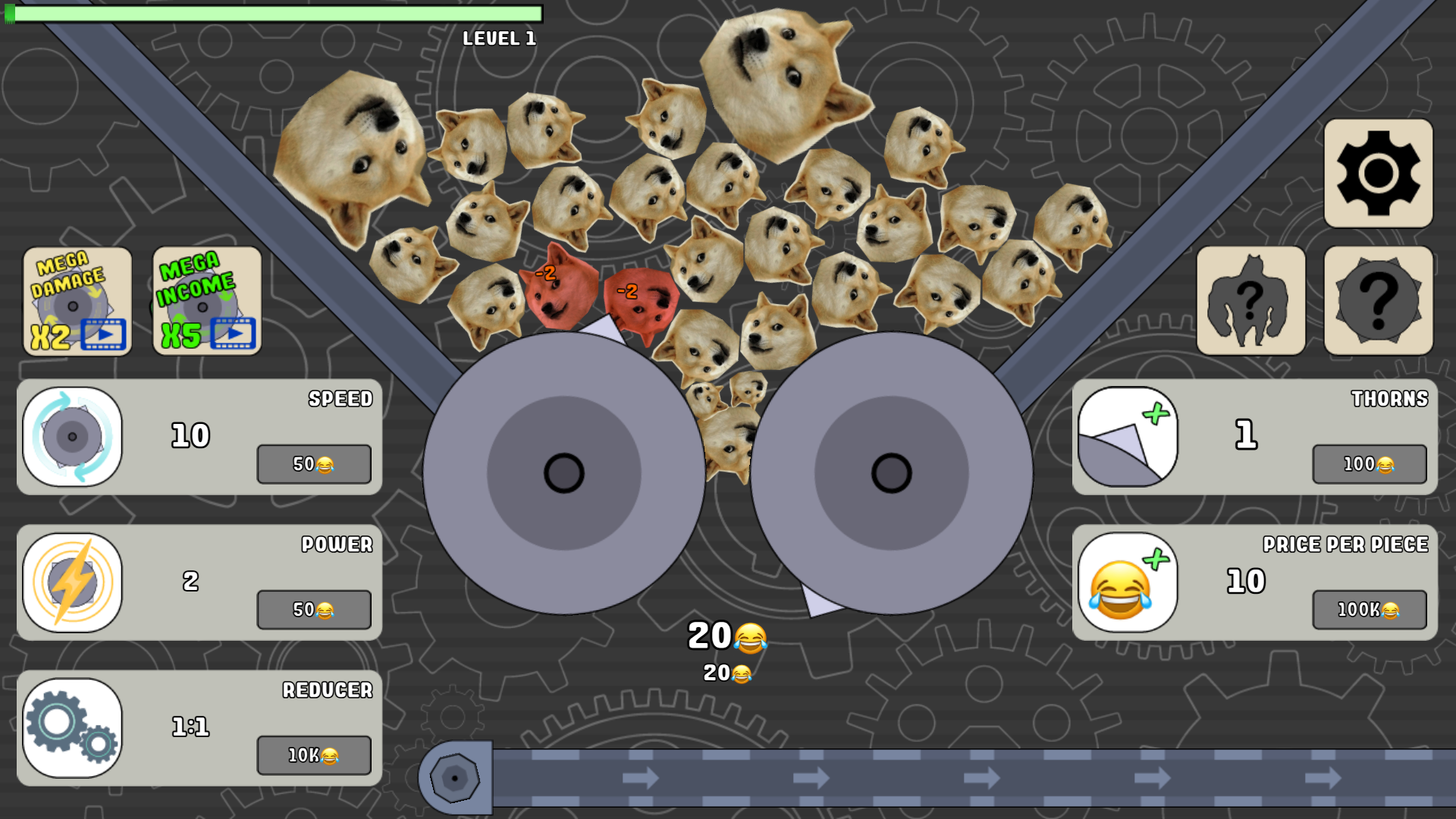Image resolution: width=1456 pixels, height=819 pixels.
Task: Buy Power upgrade for 50
Action: pos(313,610)
